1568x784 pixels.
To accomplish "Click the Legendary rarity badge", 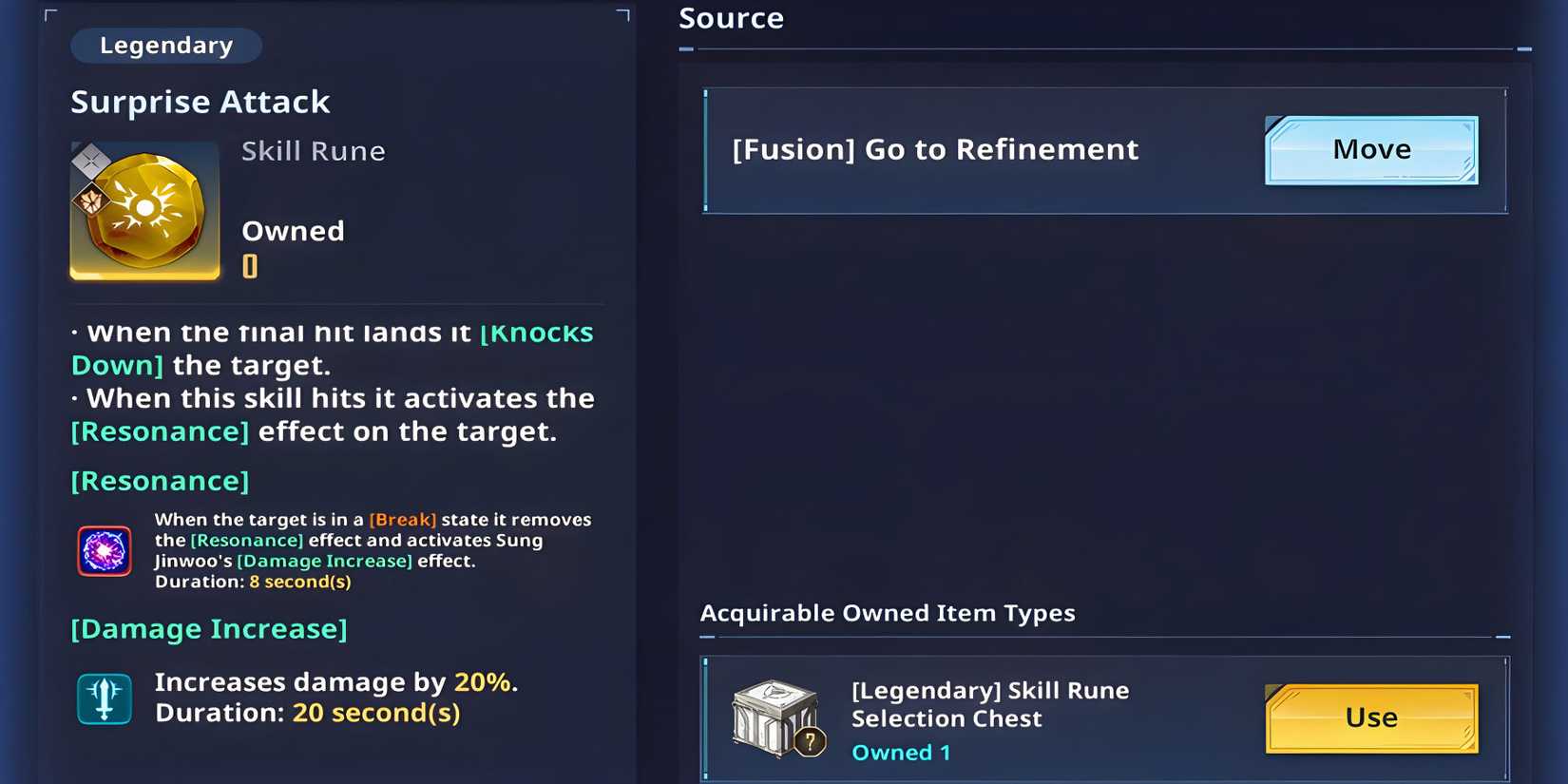I will coord(165,45).
